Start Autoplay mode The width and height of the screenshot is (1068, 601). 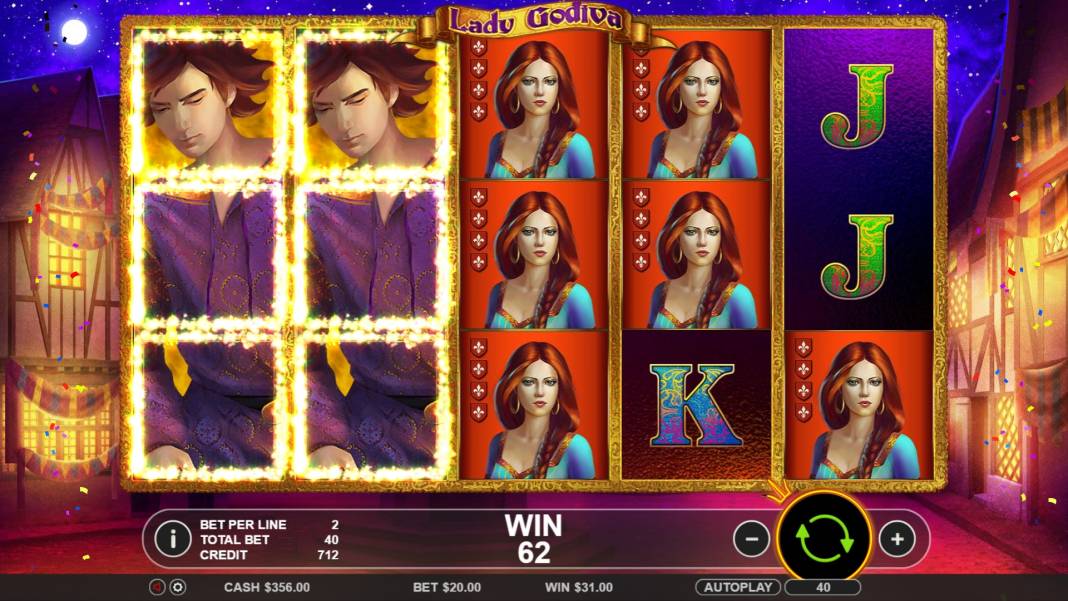point(738,587)
